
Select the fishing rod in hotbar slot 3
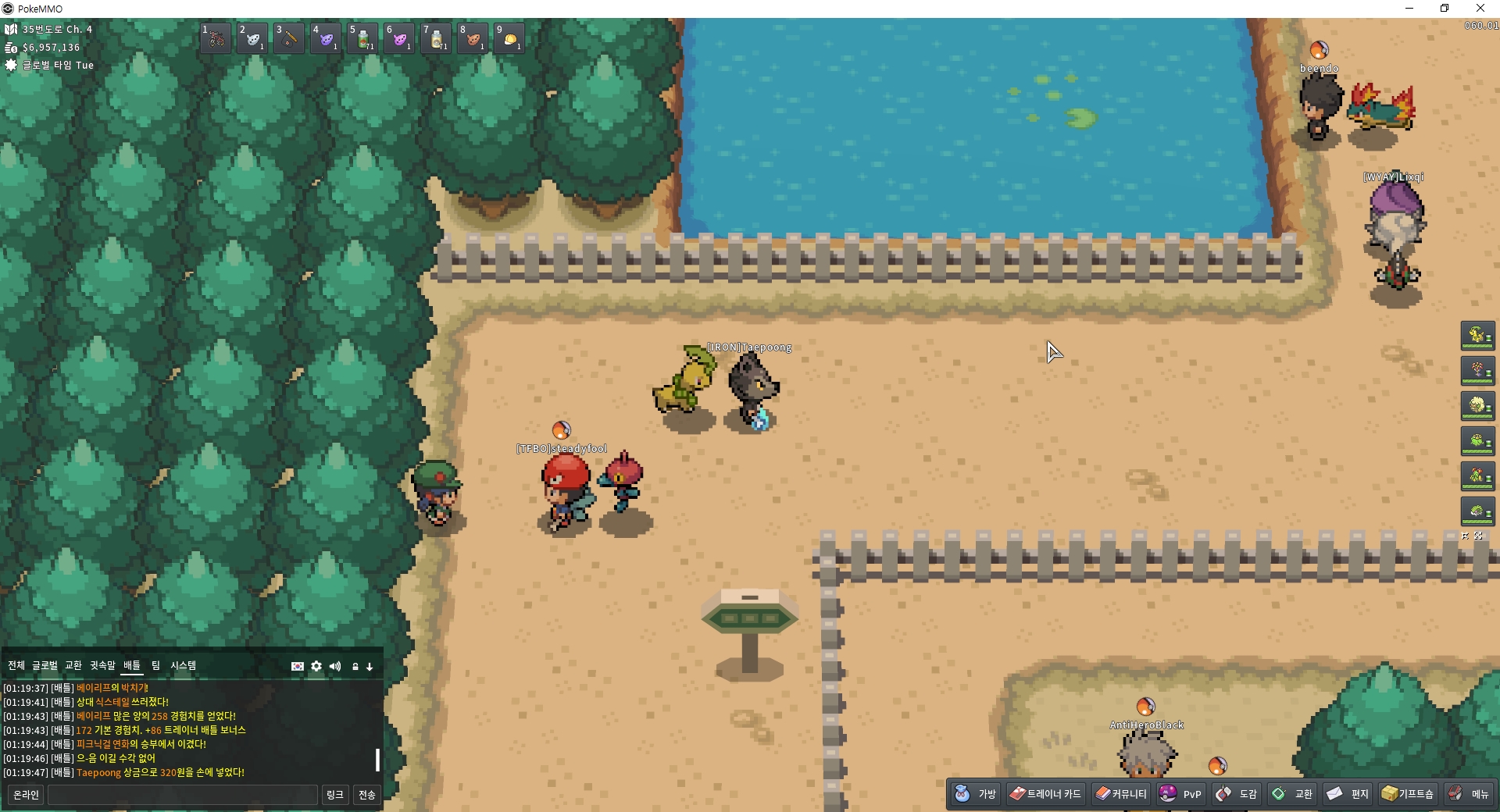[289, 38]
